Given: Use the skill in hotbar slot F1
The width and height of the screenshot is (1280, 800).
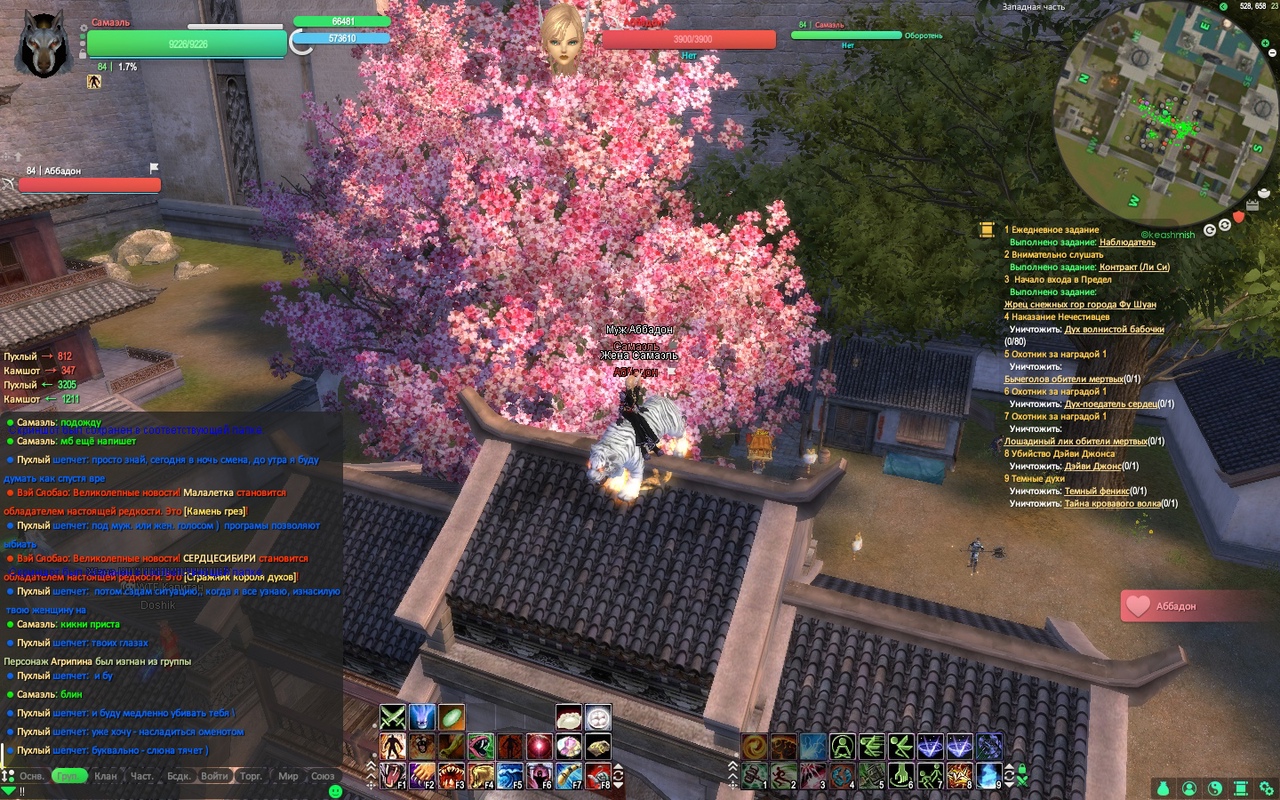Looking at the screenshot, I should point(392,775).
